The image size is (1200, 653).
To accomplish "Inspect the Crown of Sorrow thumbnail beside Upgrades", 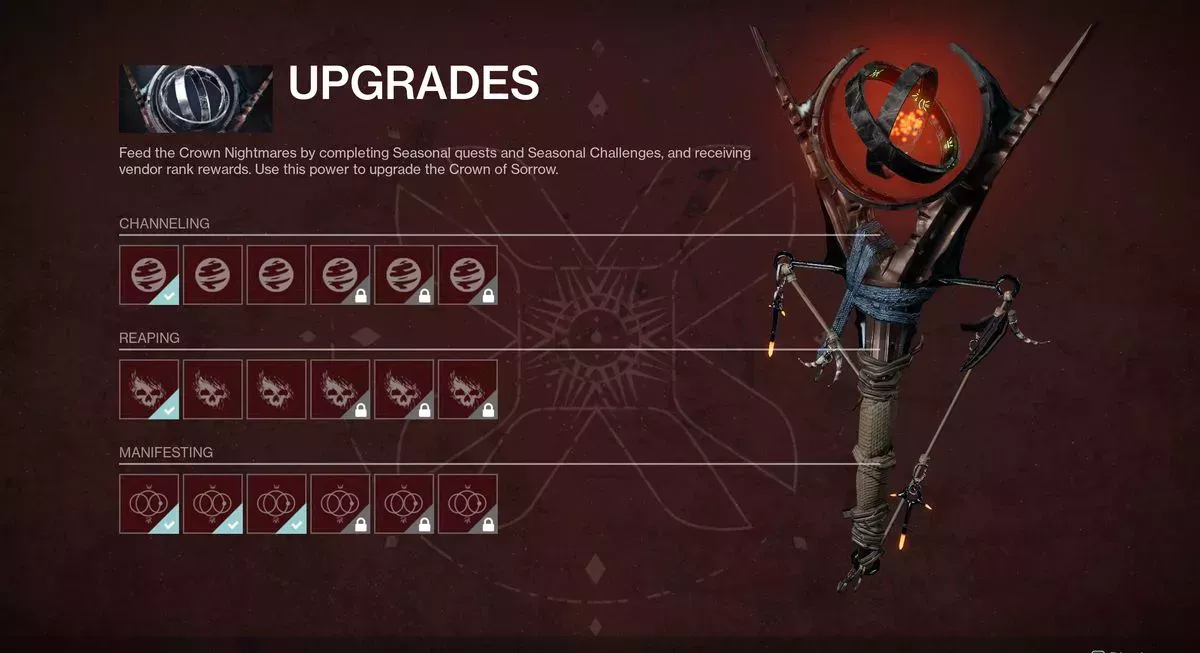I will click(196, 99).
